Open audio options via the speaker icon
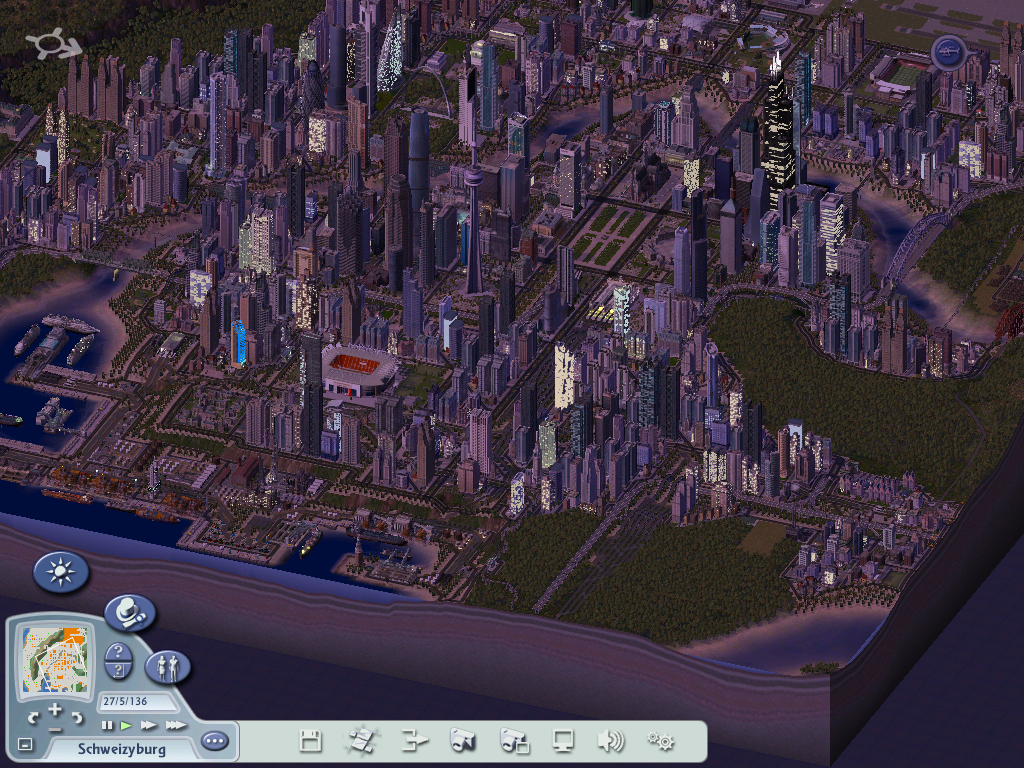The height and width of the screenshot is (768, 1024). 610,741
